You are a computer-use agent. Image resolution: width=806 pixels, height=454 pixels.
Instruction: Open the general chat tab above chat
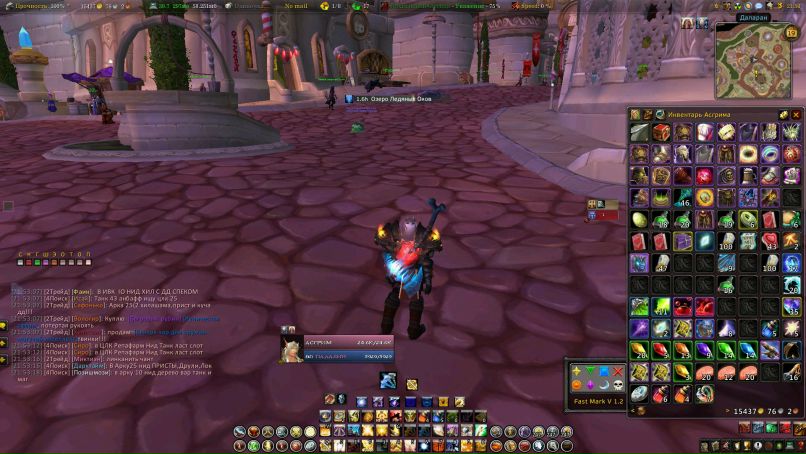(19, 255)
